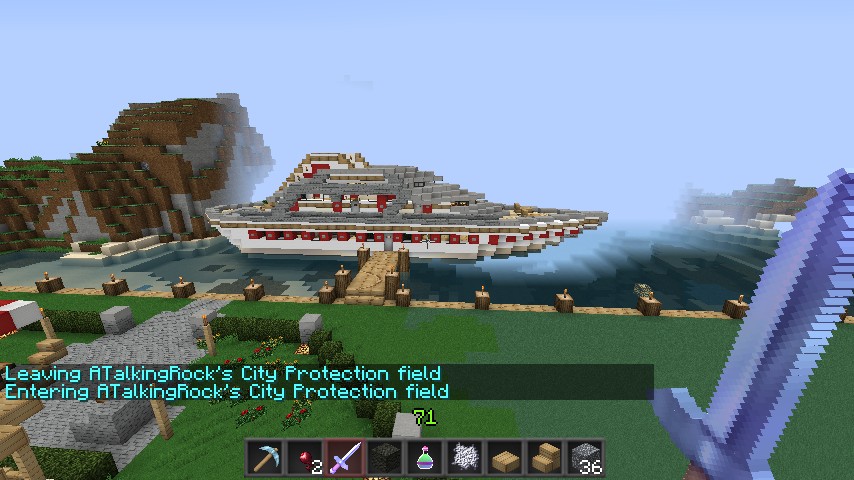Pick the dark block hotbar slot
854x480 pixels.
point(385,459)
